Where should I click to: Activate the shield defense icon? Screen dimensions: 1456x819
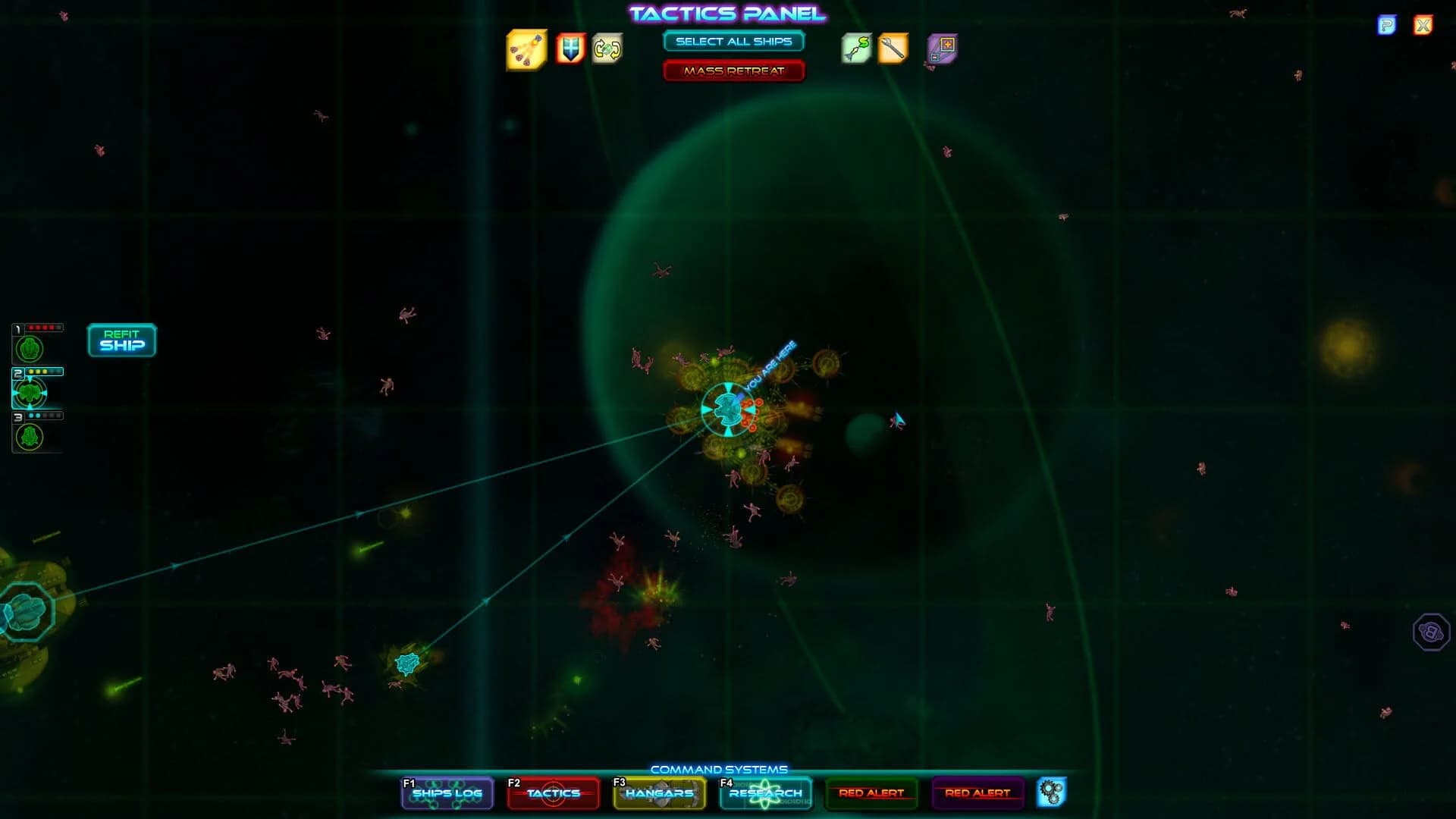[571, 49]
